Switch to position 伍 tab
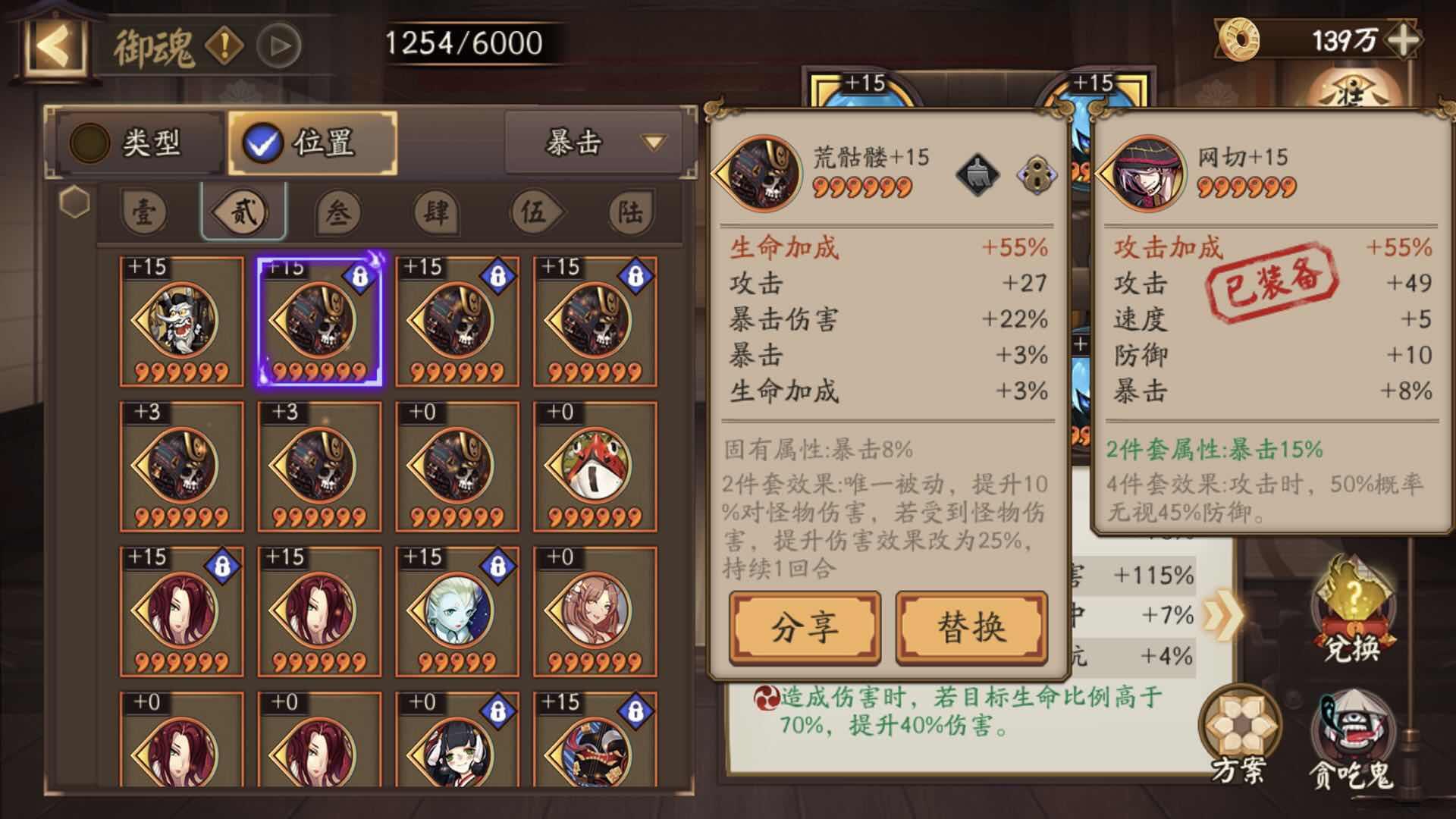 coord(533,212)
